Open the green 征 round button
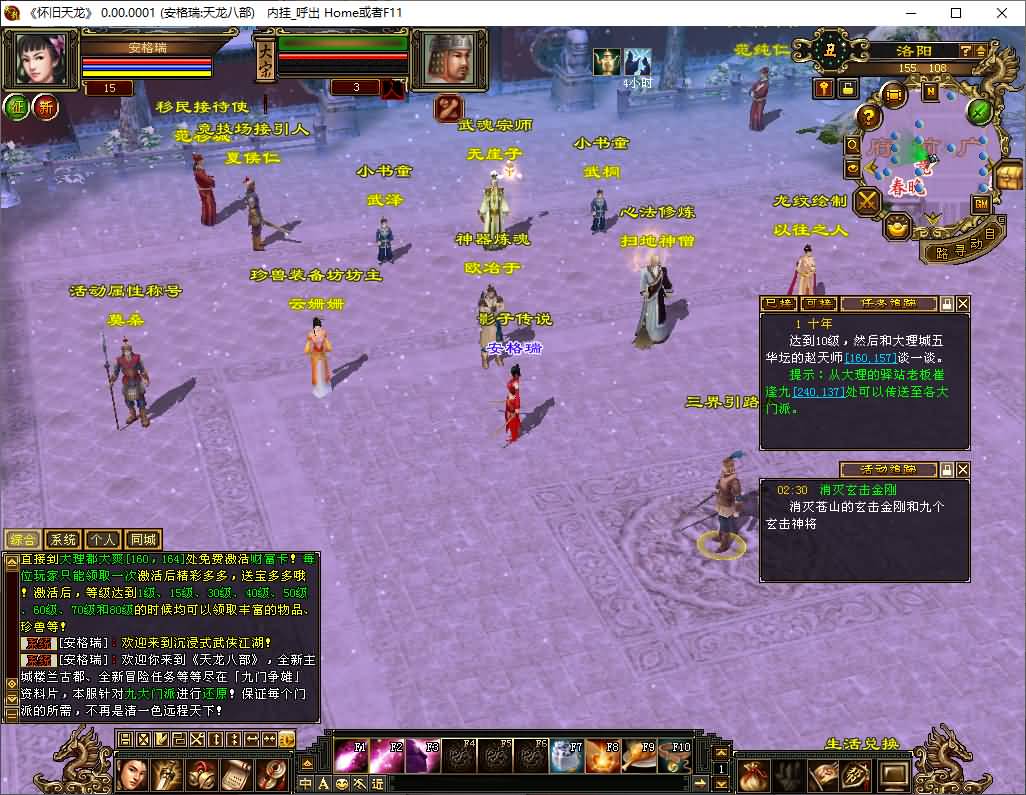1026x795 pixels. [17, 108]
